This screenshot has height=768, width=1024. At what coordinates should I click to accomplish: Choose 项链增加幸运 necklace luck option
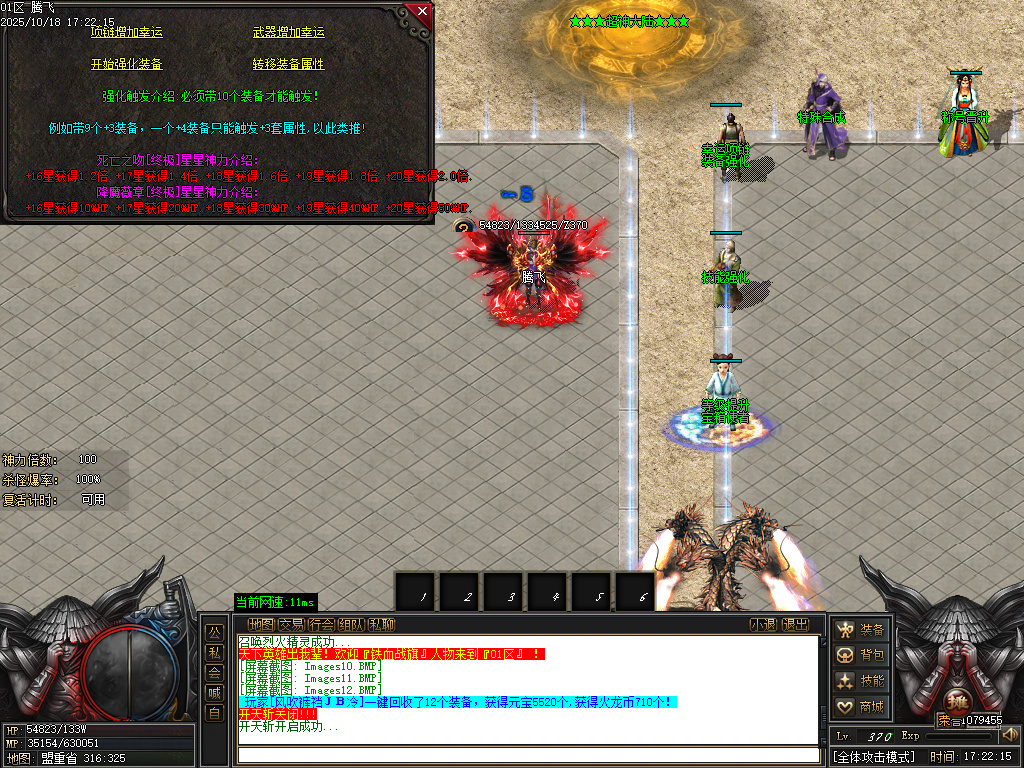point(127,33)
